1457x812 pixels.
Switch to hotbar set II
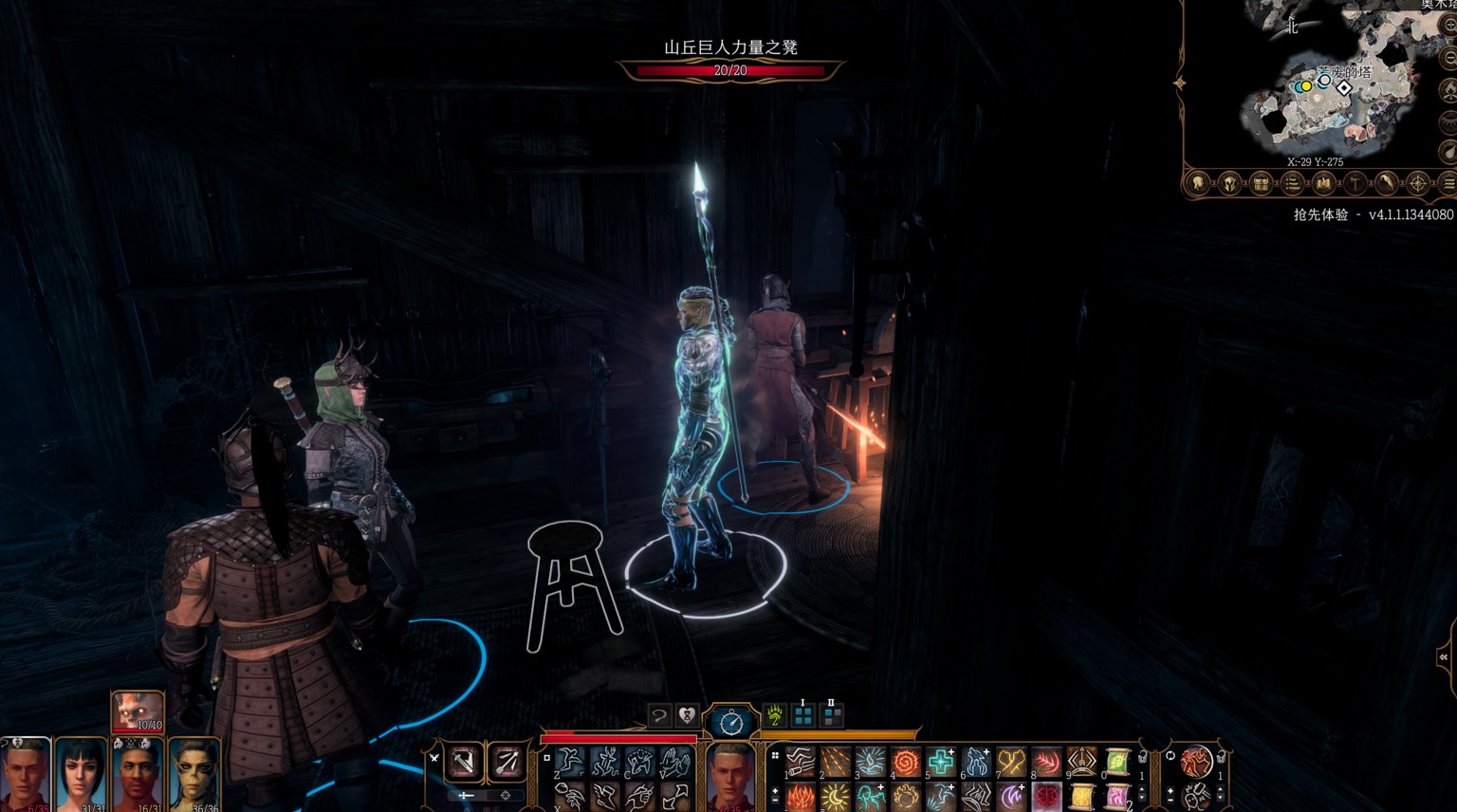[831, 715]
